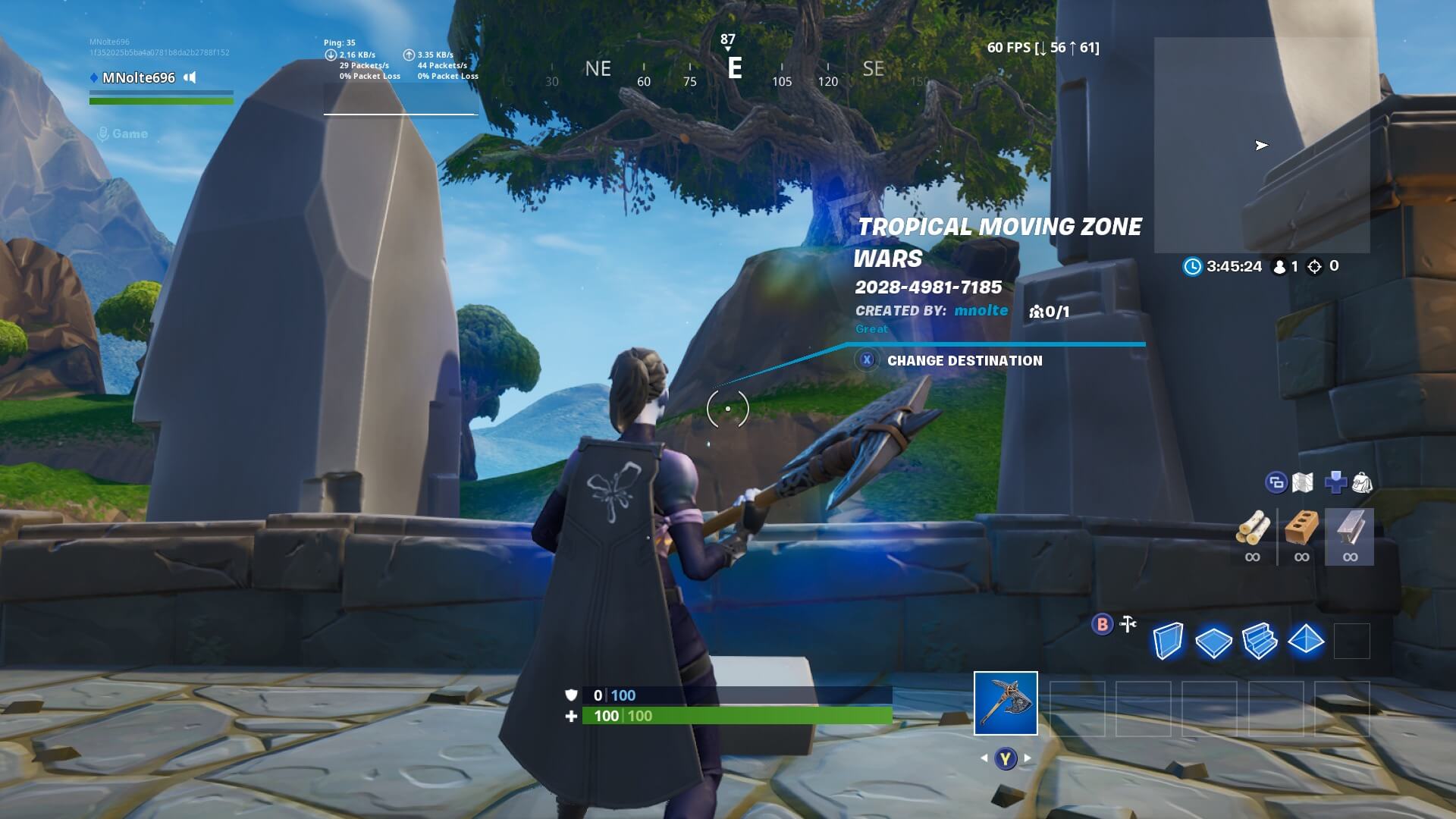The height and width of the screenshot is (819, 1456).
Task: Click the Change Destination option
Action: (x=964, y=361)
